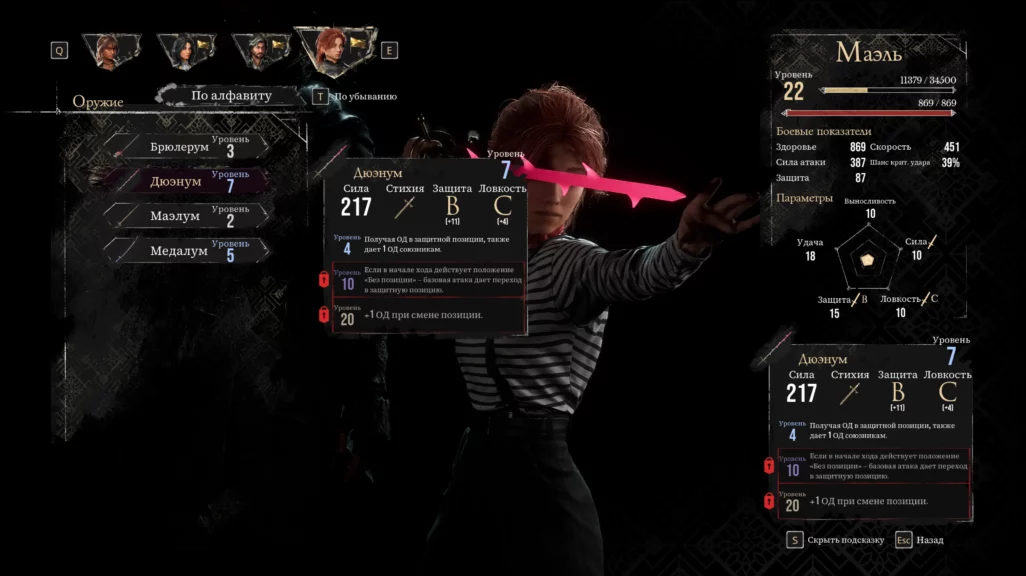Screen dimensions: 1026x576
Task: Go back with the Назад button
Action: (x=929, y=540)
